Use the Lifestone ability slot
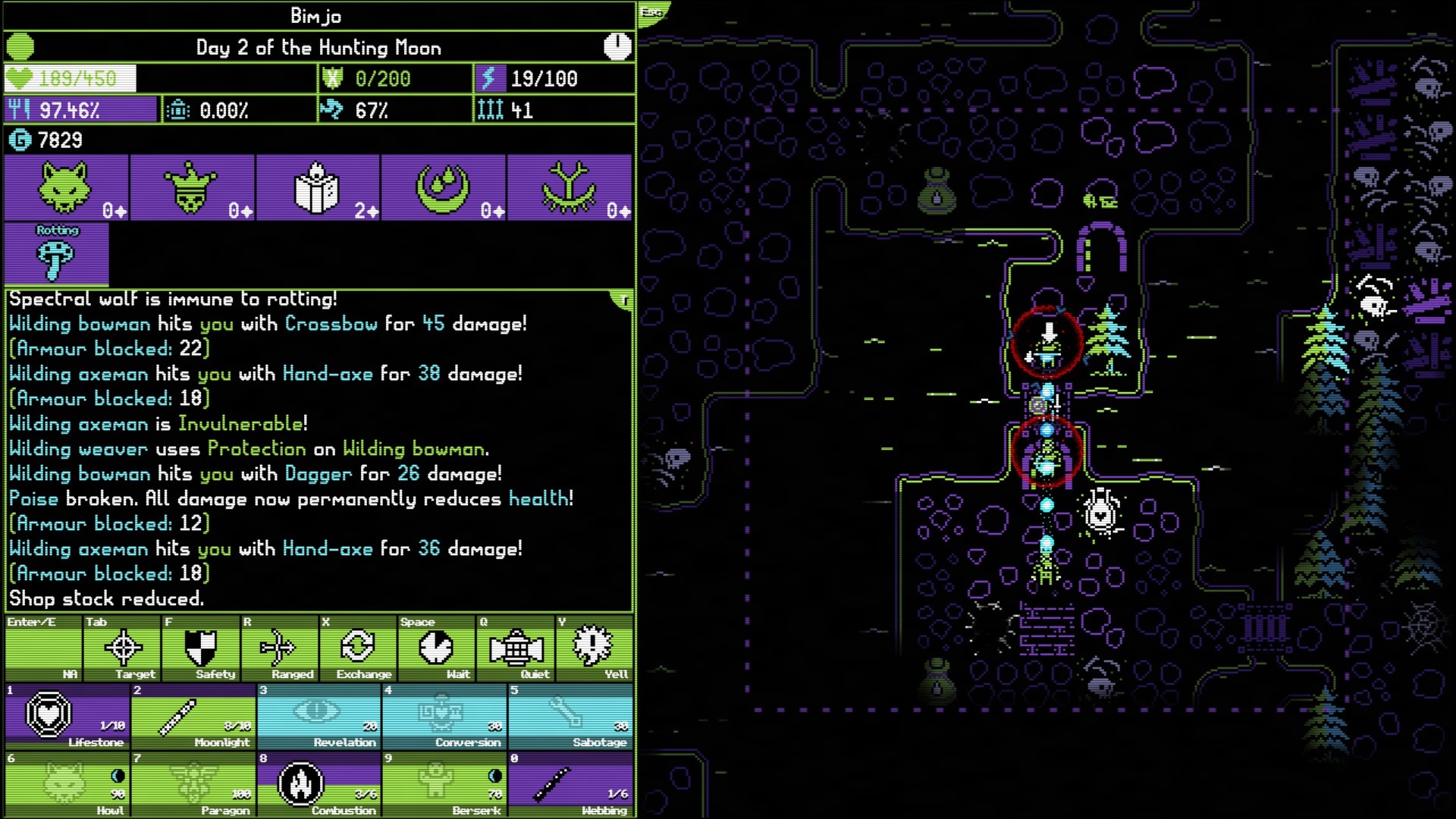Image resolution: width=1456 pixels, height=819 pixels. [x=67, y=716]
